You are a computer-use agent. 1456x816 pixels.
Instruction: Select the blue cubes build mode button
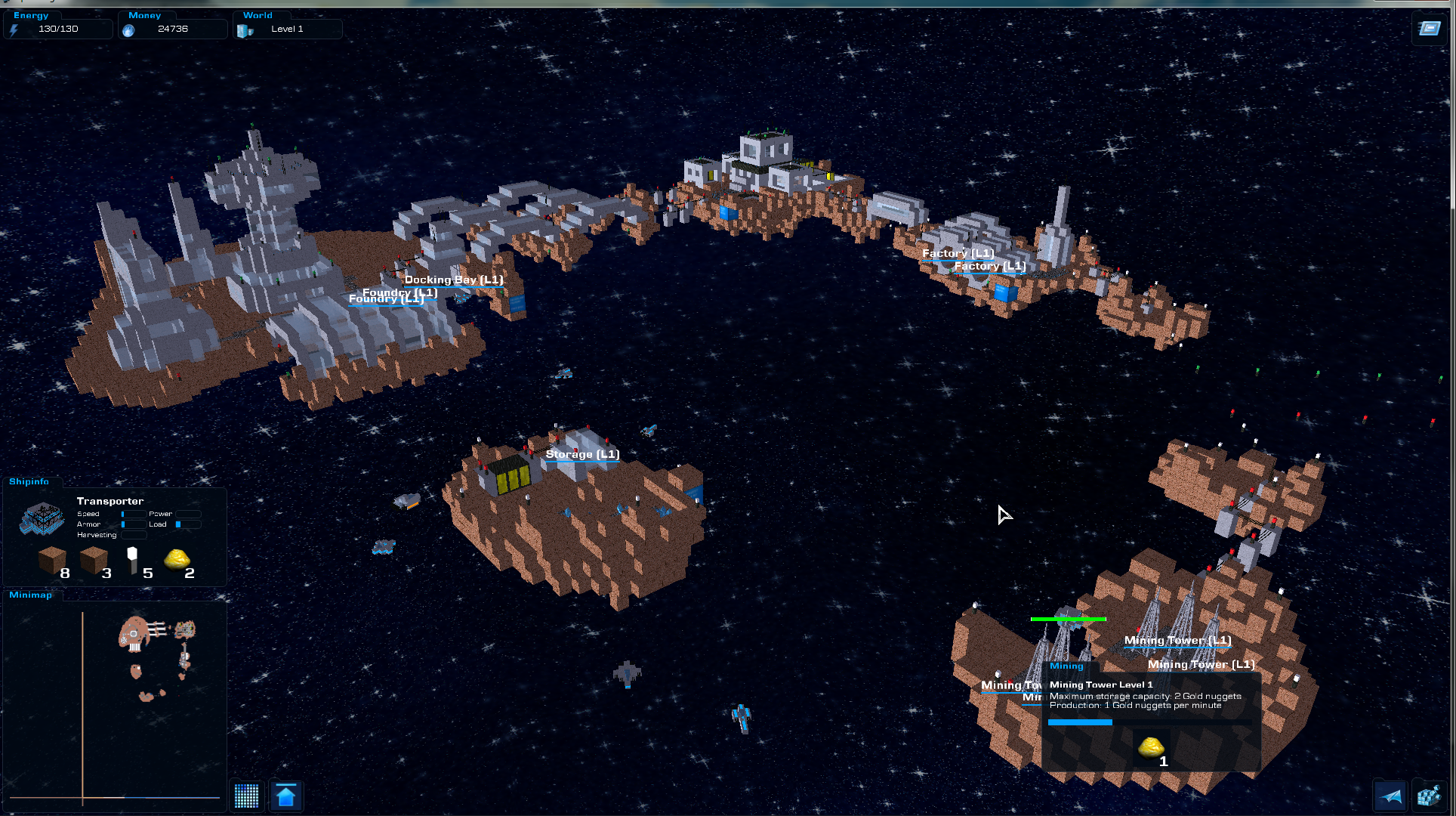1428,796
